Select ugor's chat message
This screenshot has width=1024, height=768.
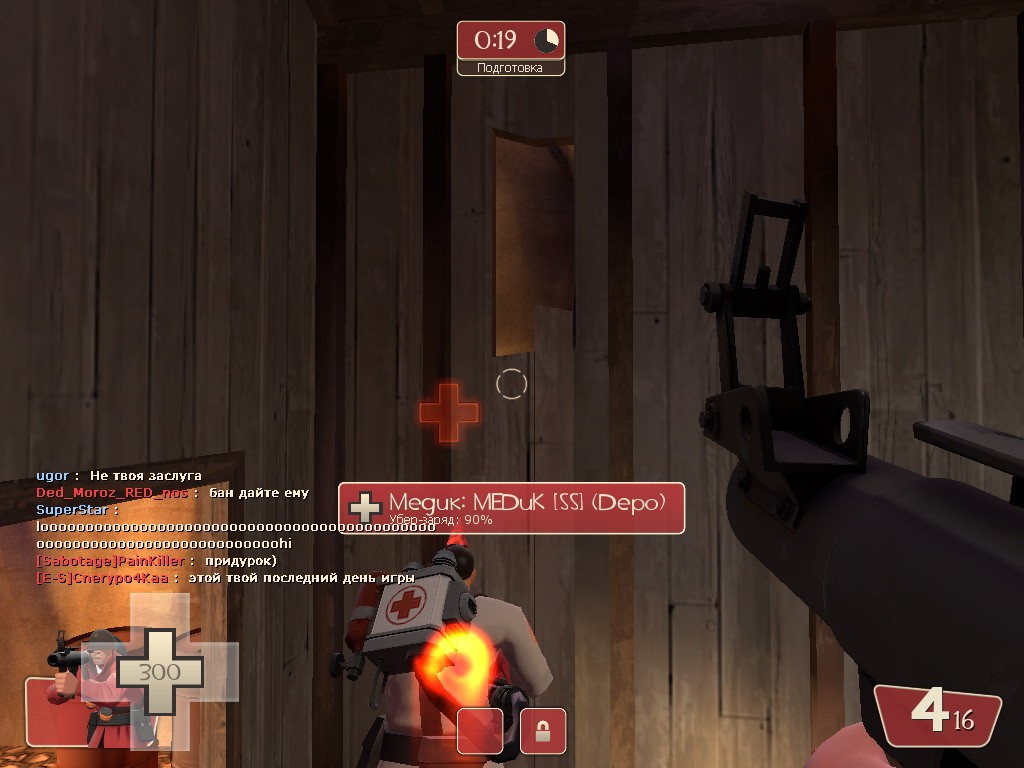[119, 476]
